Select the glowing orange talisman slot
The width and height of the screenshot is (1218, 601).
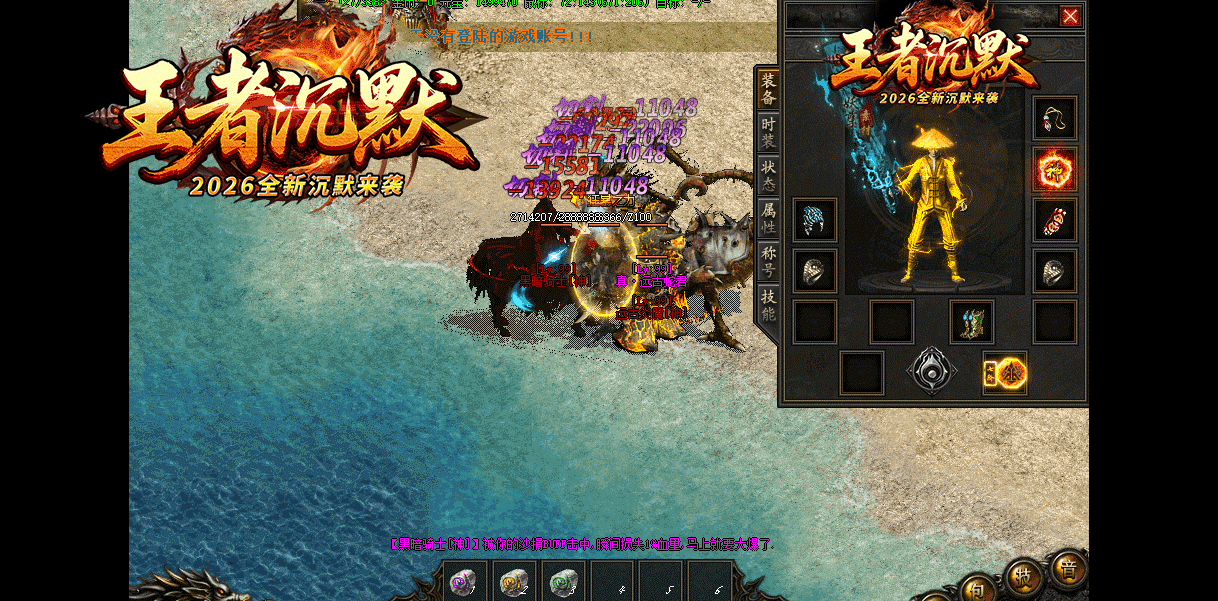(1005, 373)
